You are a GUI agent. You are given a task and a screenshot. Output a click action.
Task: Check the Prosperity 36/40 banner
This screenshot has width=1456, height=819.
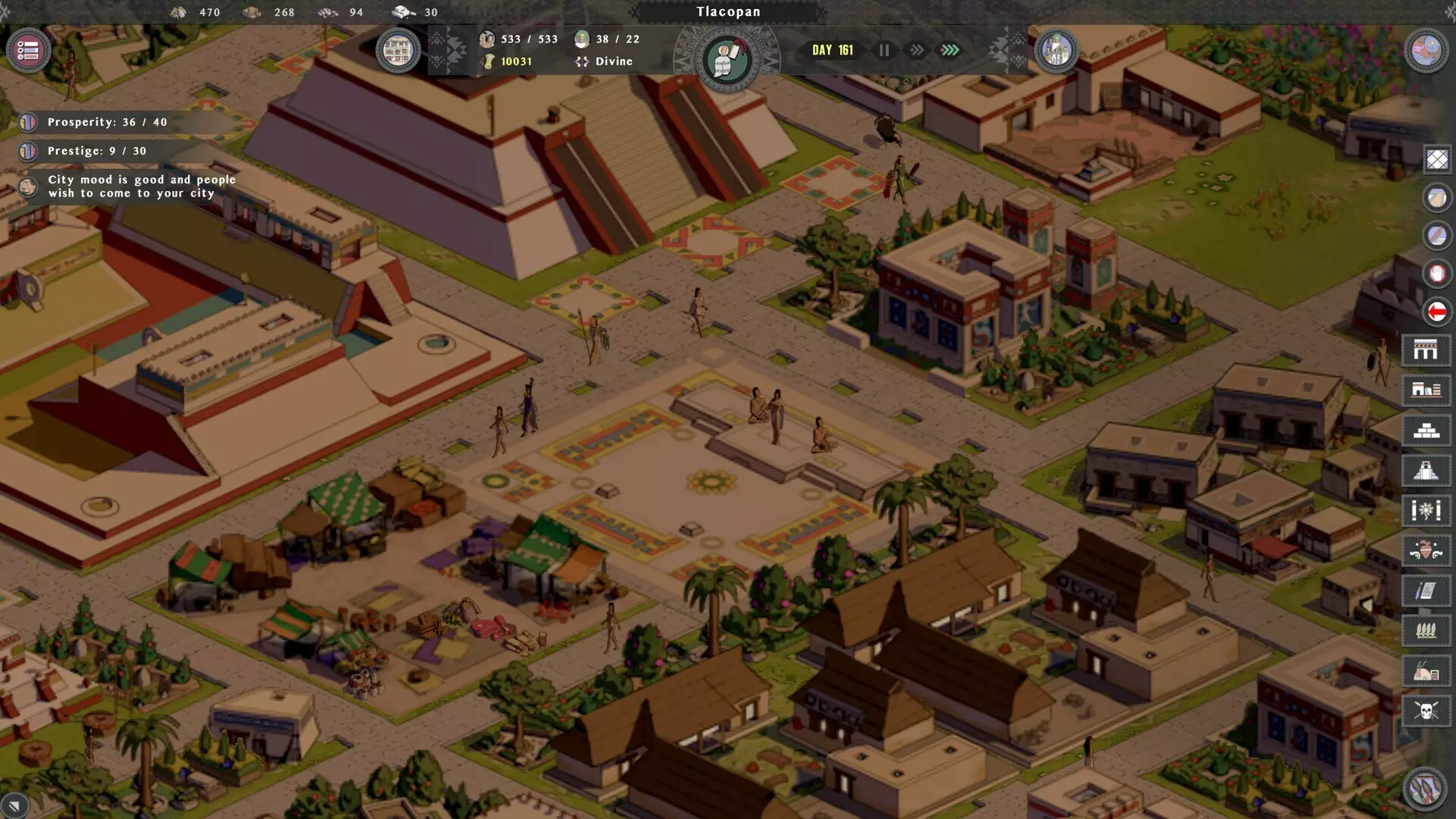coord(106,121)
